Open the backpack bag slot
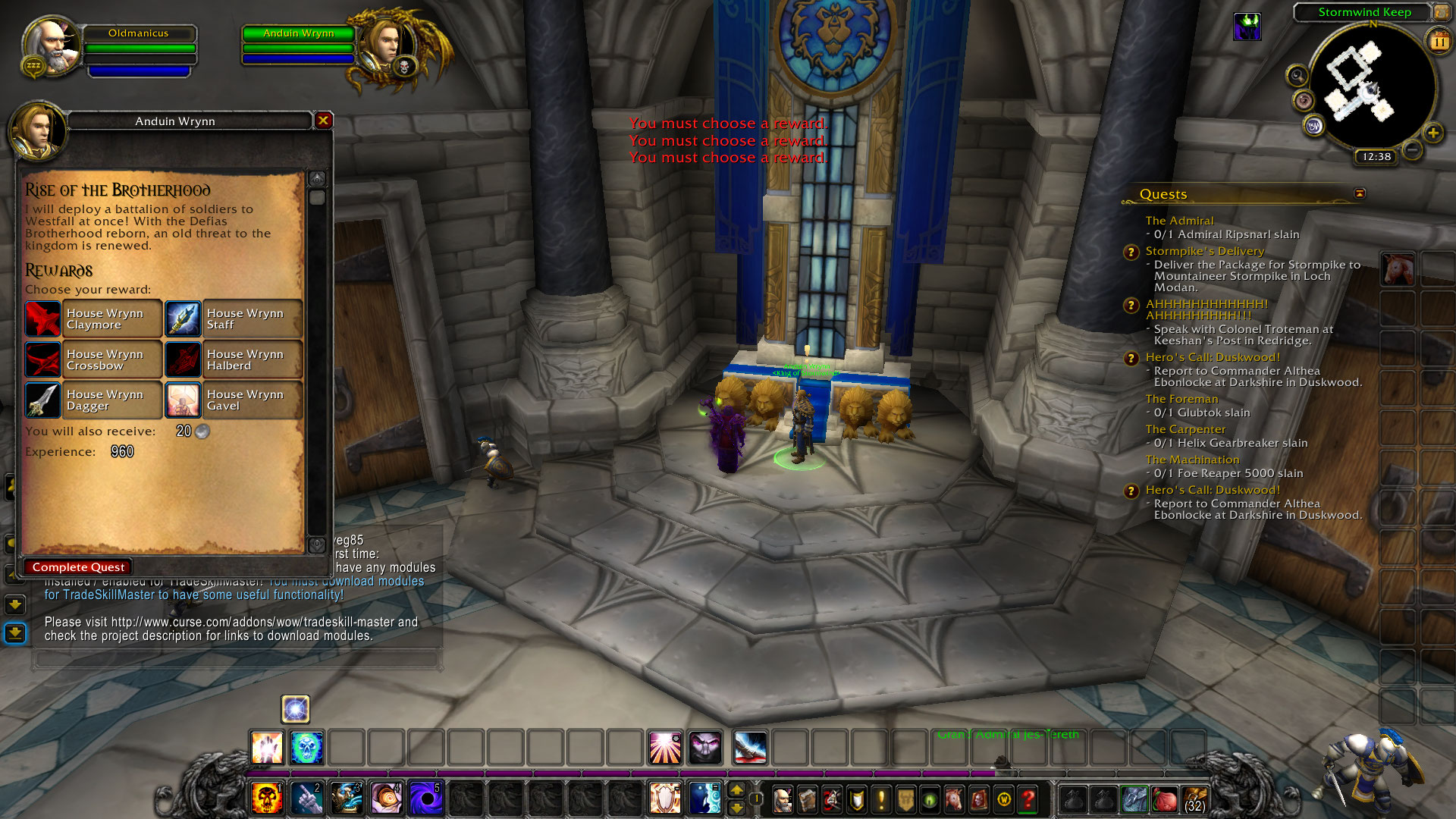Screen dimensions: 1456x819 1195,799
